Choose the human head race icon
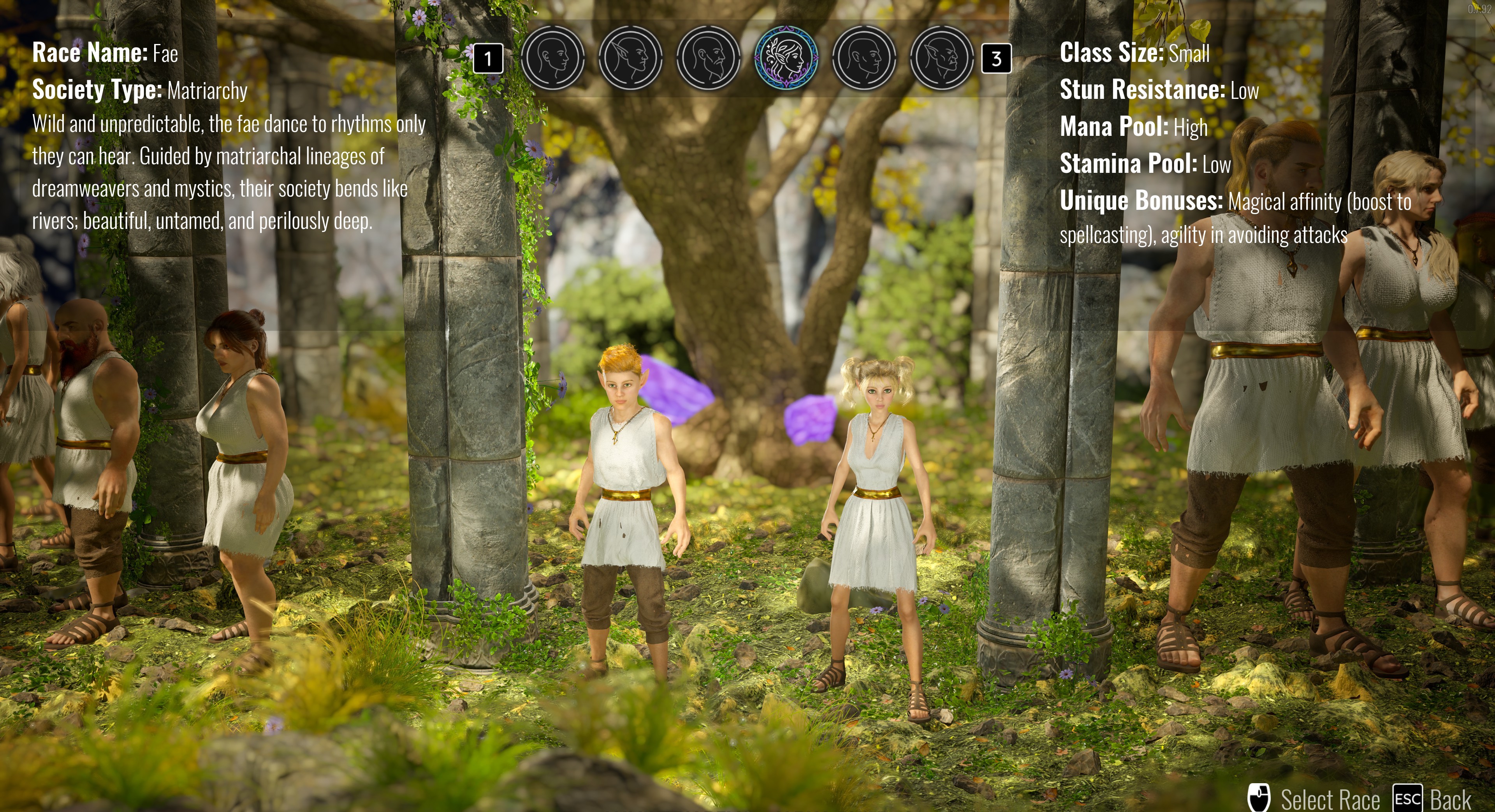Viewport: 1495px width, 812px height. click(552, 58)
